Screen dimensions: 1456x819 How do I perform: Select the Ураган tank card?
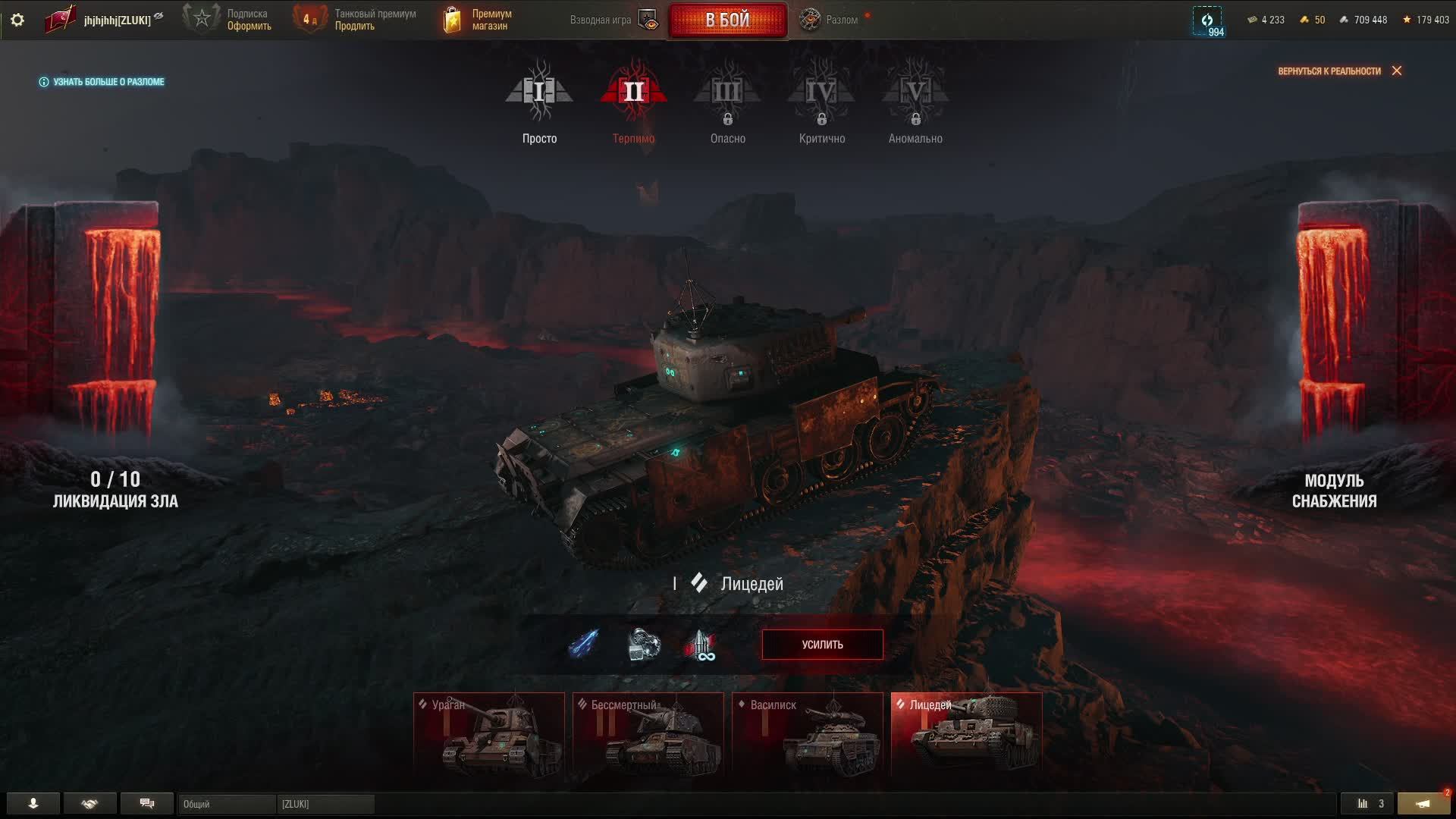tap(489, 736)
